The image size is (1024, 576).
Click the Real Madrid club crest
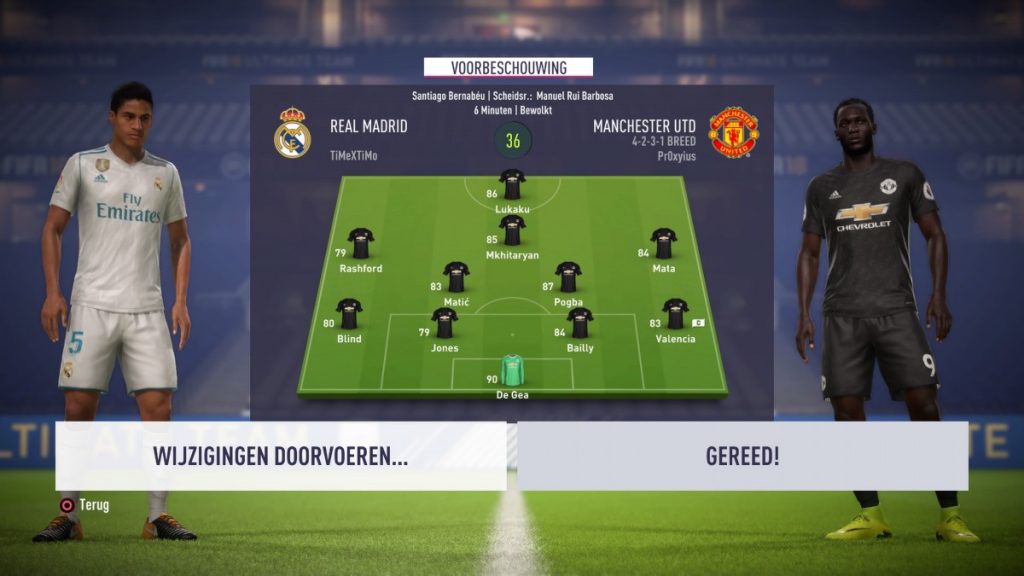tap(292, 133)
